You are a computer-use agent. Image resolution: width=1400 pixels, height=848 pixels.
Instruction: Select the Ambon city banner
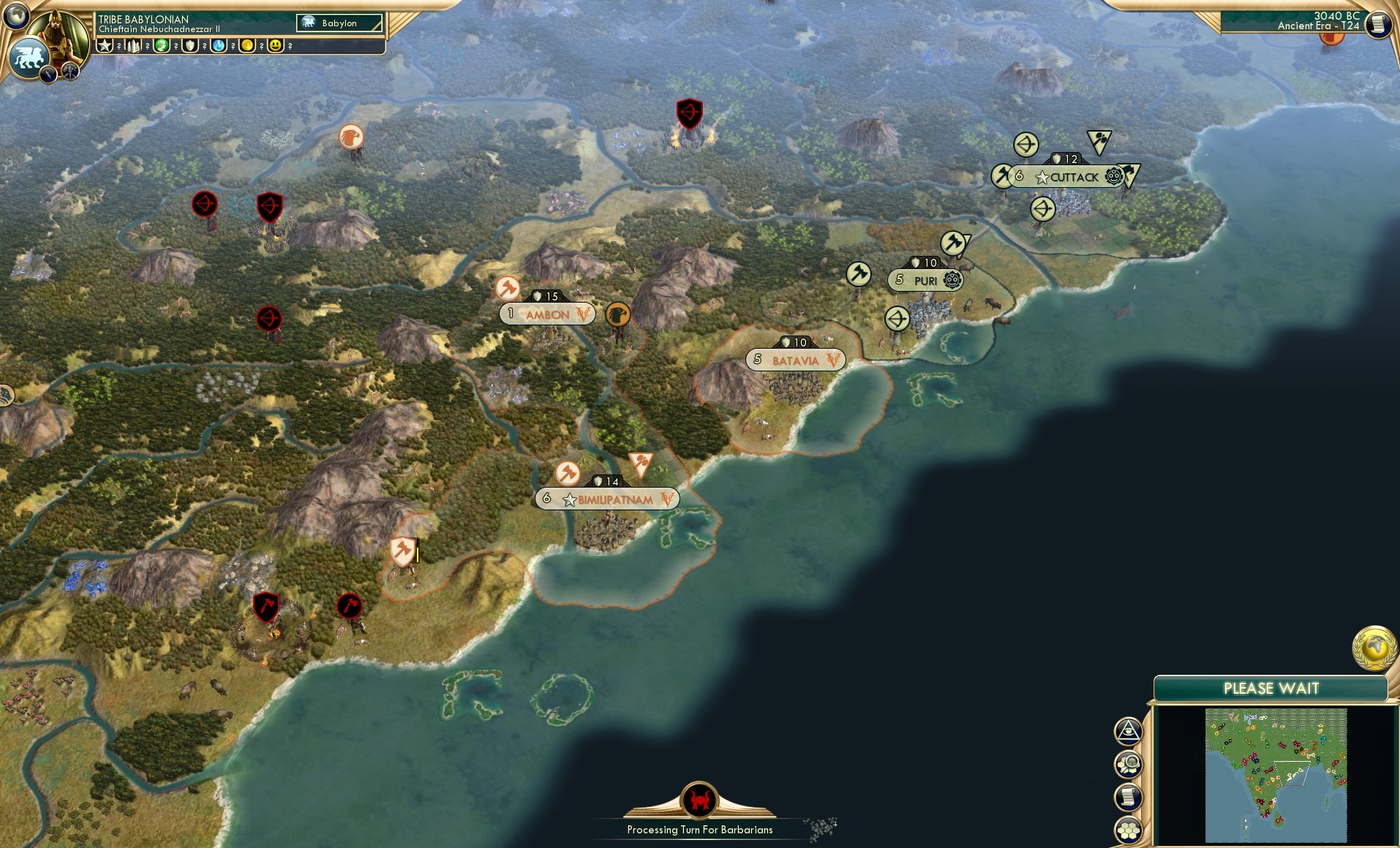tap(547, 314)
